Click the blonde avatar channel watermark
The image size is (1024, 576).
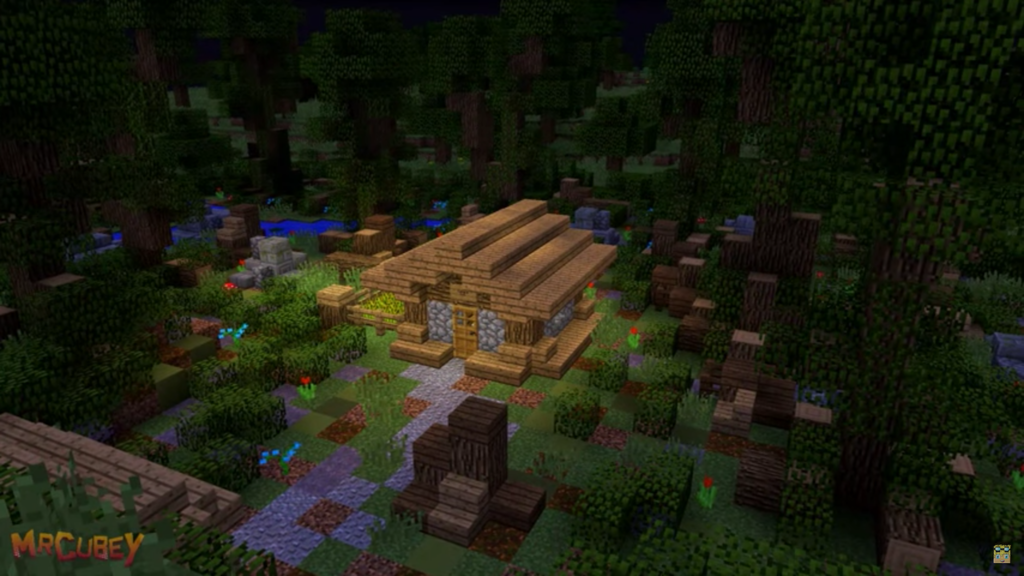tap(1001, 553)
